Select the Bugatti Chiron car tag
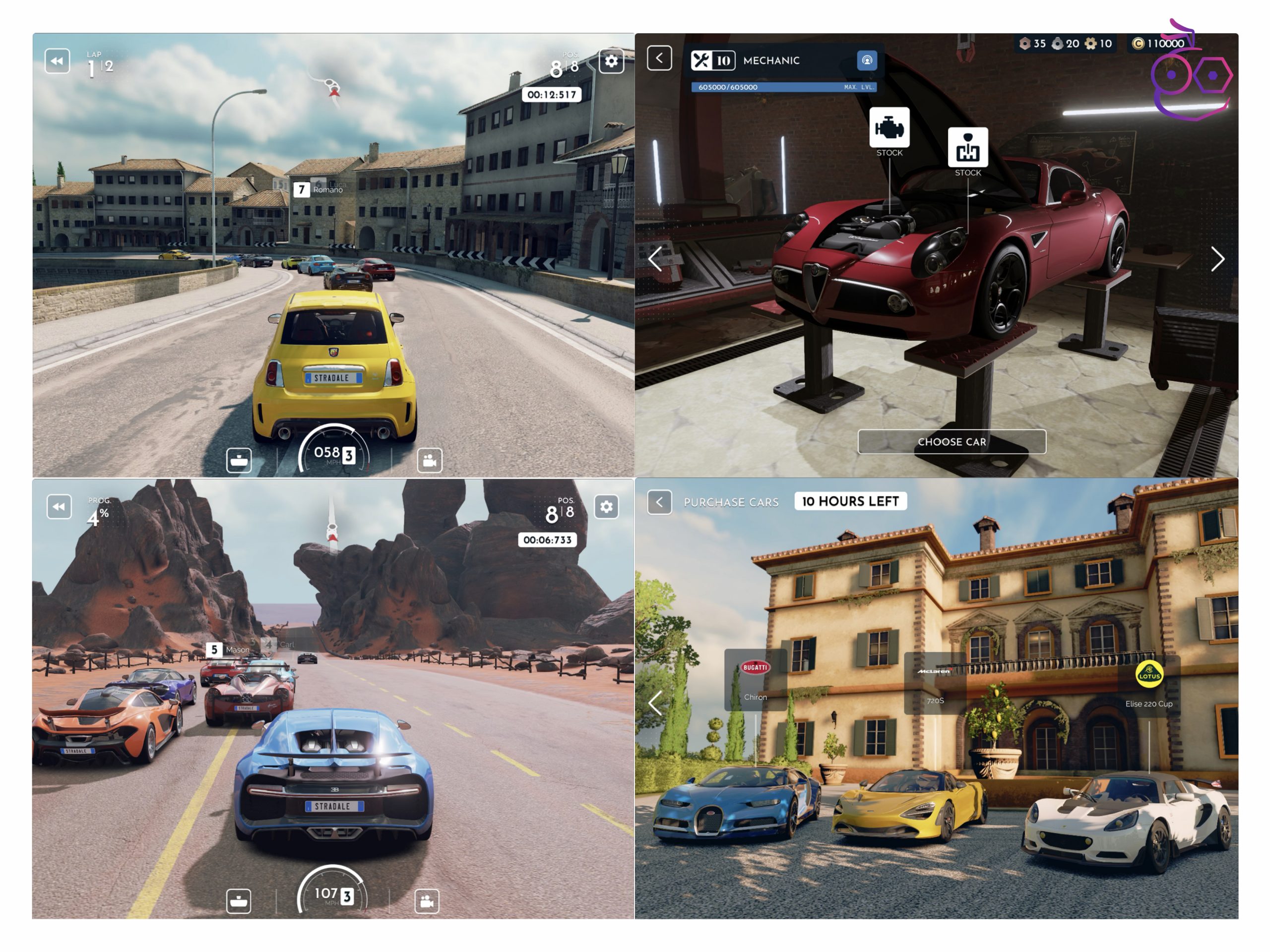This screenshot has width=1270, height=952. pyautogui.click(x=755, y=680)
